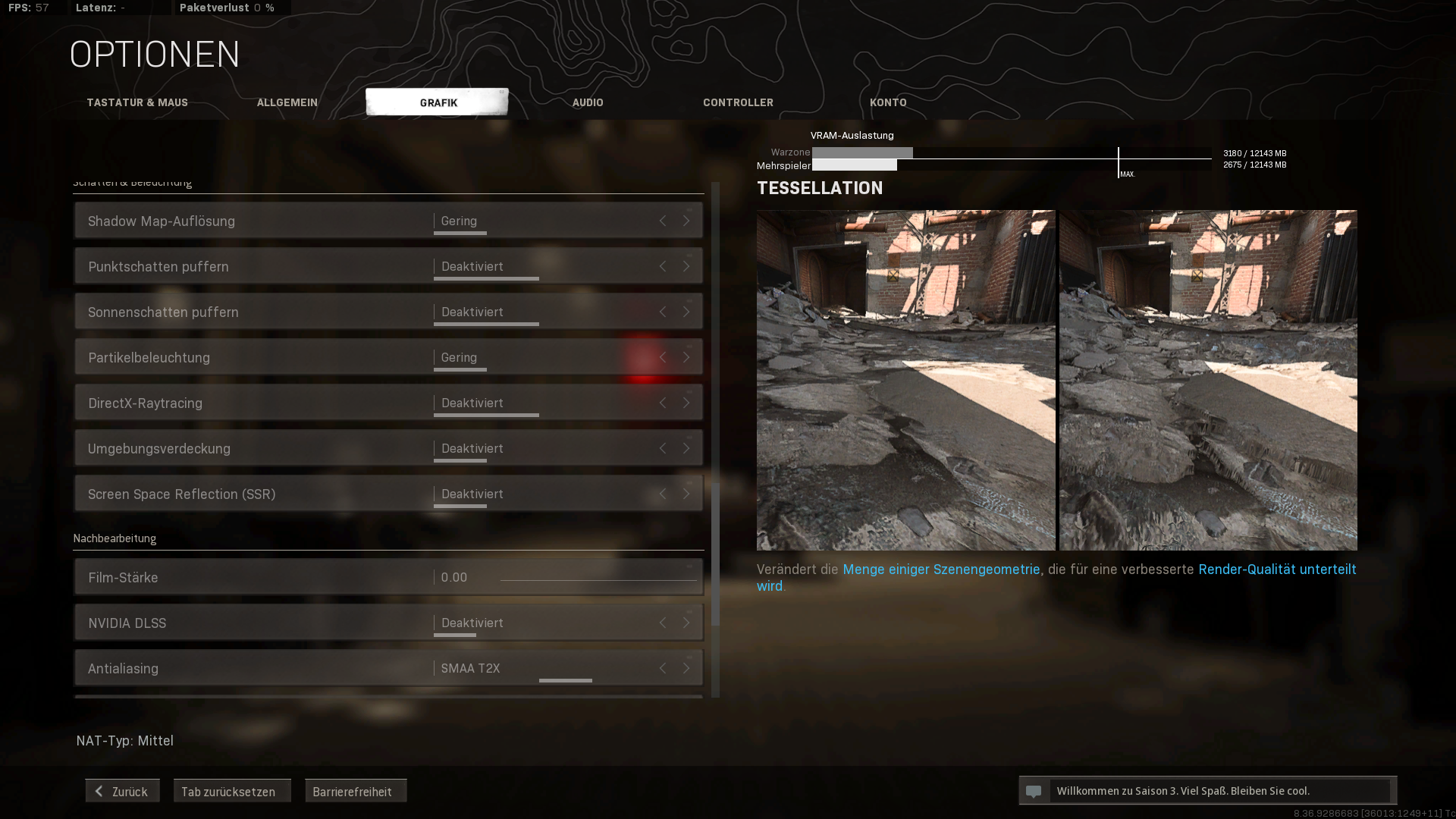Turn on Umgebungsverdeckung

pos(686,448)
